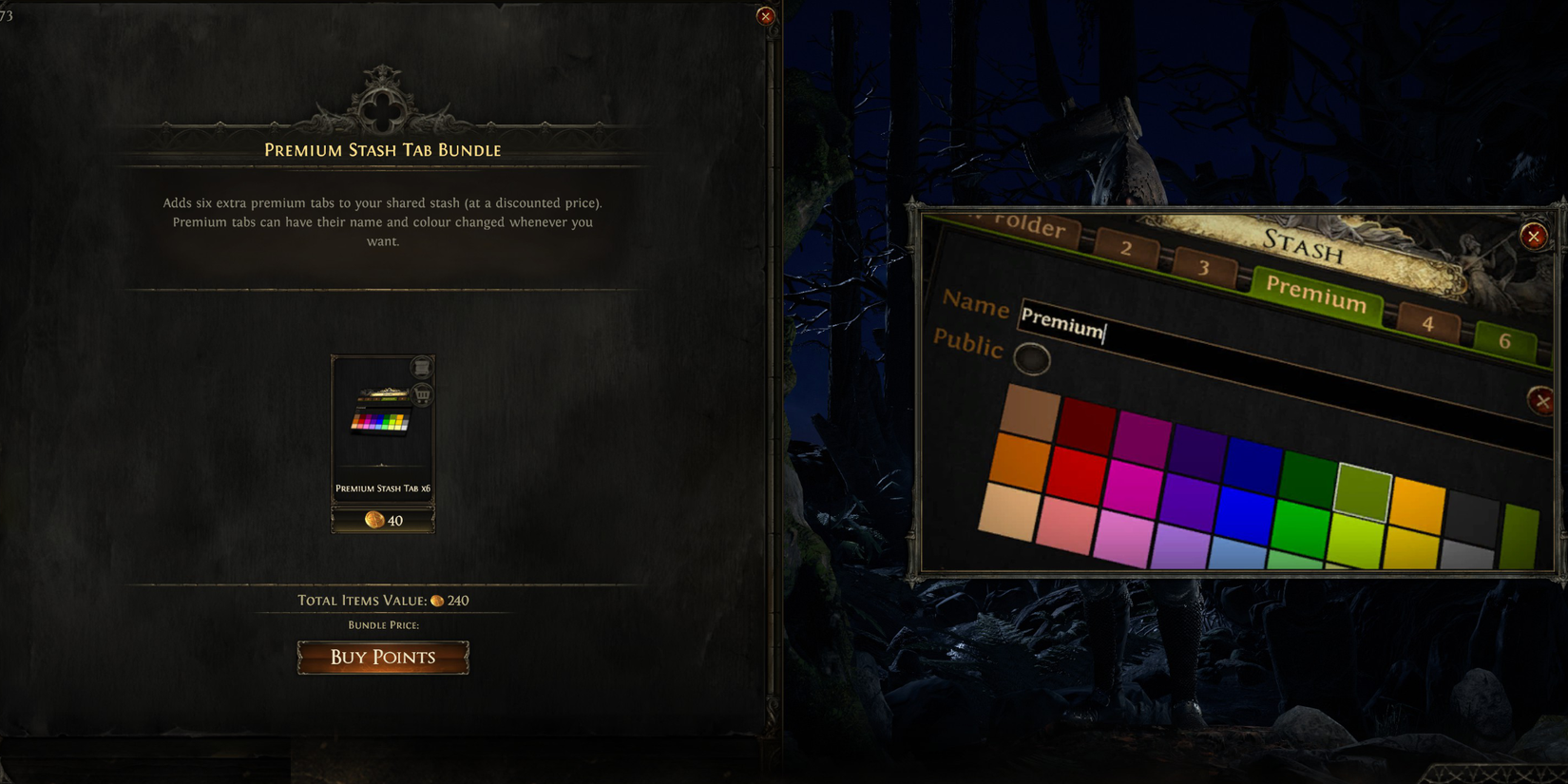Open stash tab 4
The width and height of the screenshot is (1568, 784).
click(x=1429, y=323)
